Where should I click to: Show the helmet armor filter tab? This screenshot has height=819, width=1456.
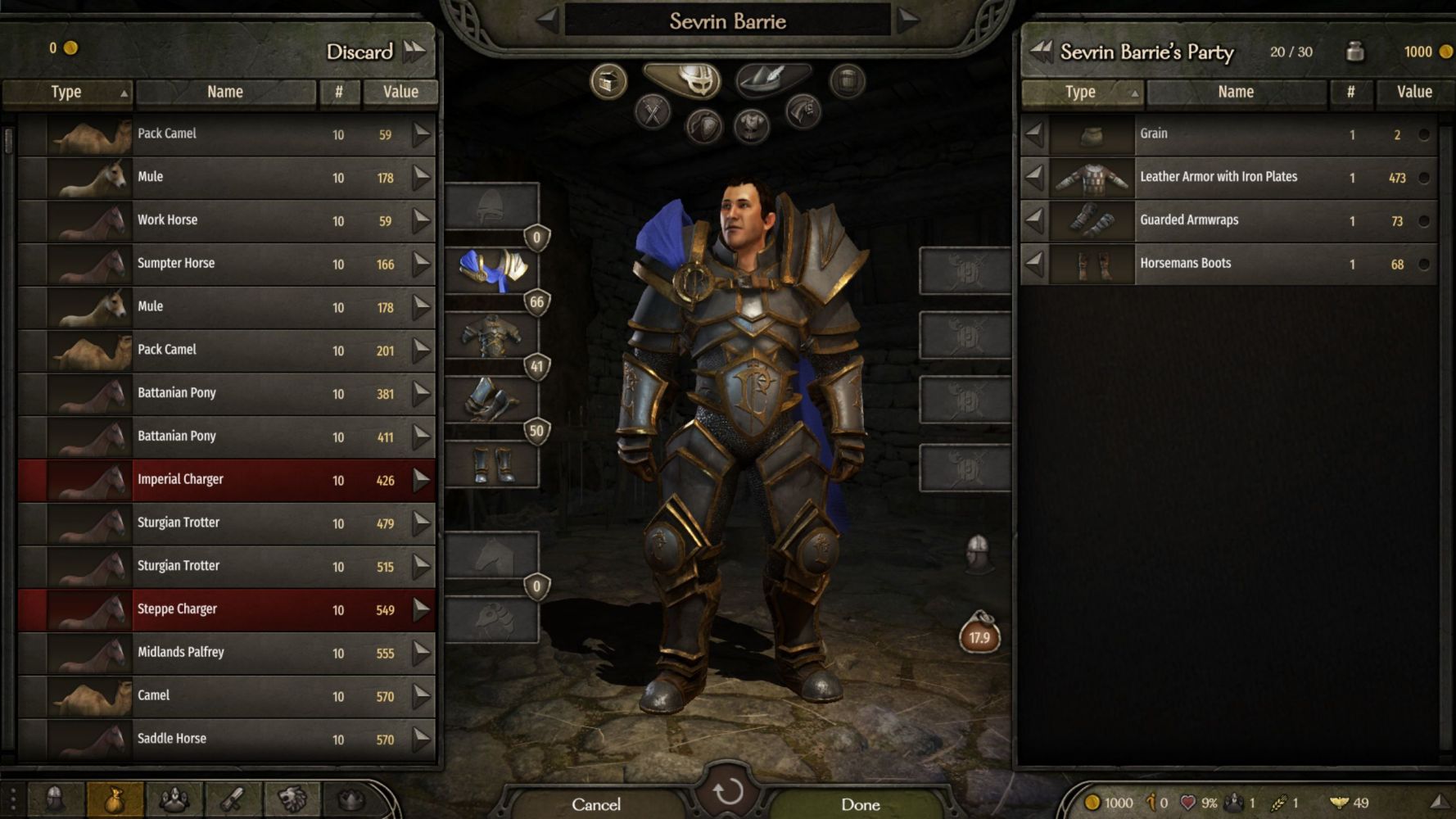point(682,79)
